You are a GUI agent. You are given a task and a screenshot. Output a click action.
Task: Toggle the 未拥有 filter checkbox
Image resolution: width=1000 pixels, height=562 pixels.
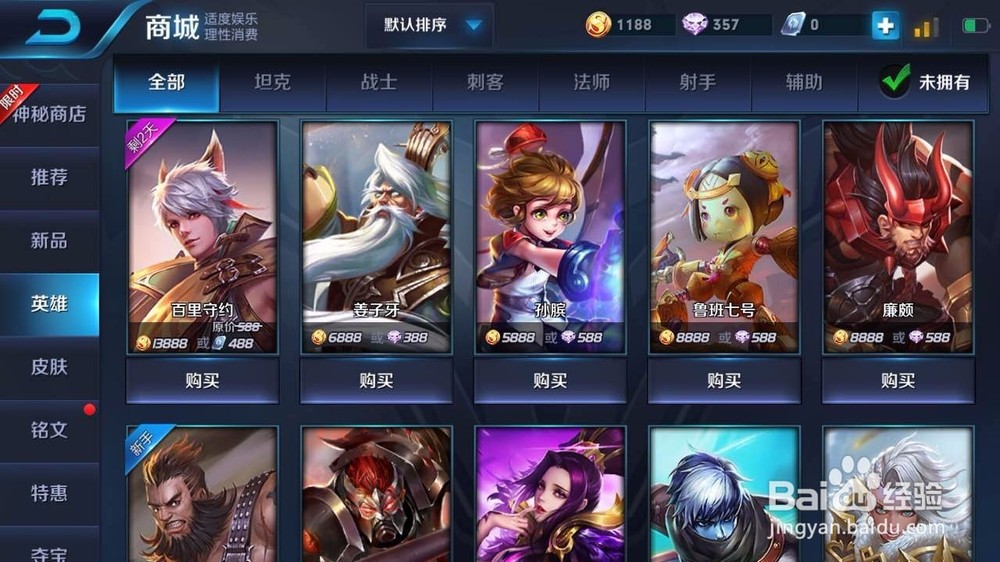896,82
